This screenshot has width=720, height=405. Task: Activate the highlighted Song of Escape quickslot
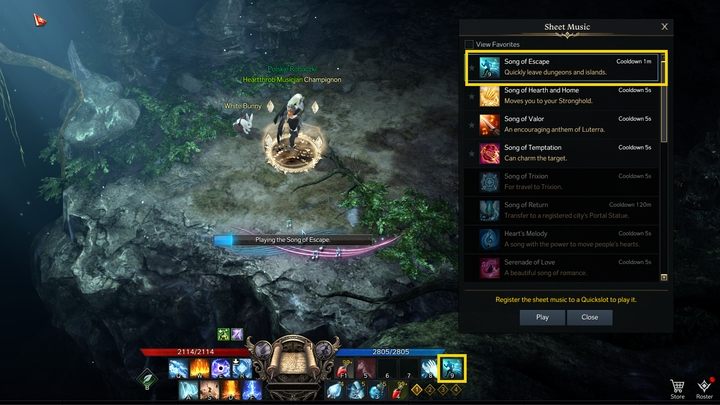[x=454, y=368]
